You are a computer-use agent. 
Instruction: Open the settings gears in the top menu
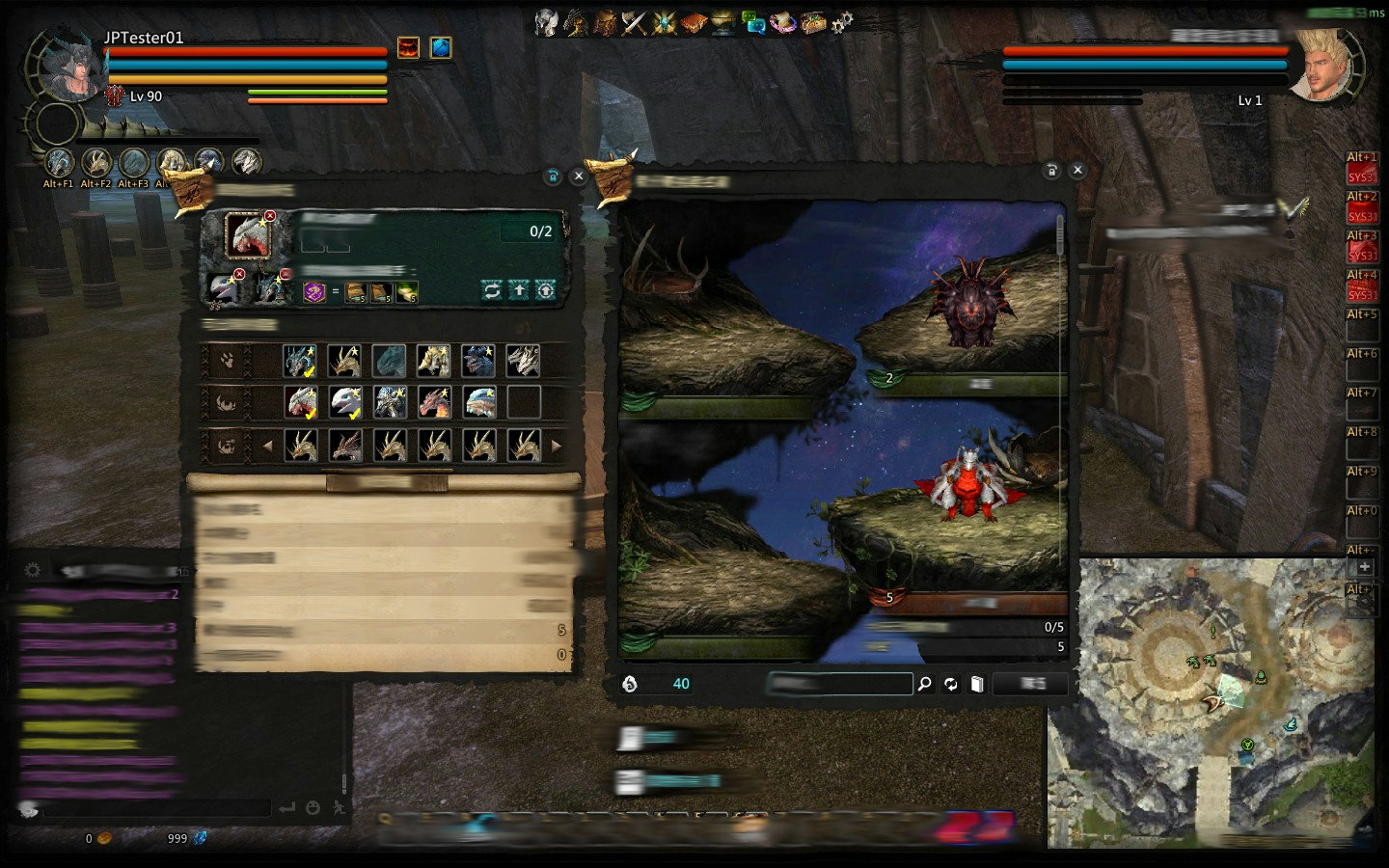click(x=842, y=22)
